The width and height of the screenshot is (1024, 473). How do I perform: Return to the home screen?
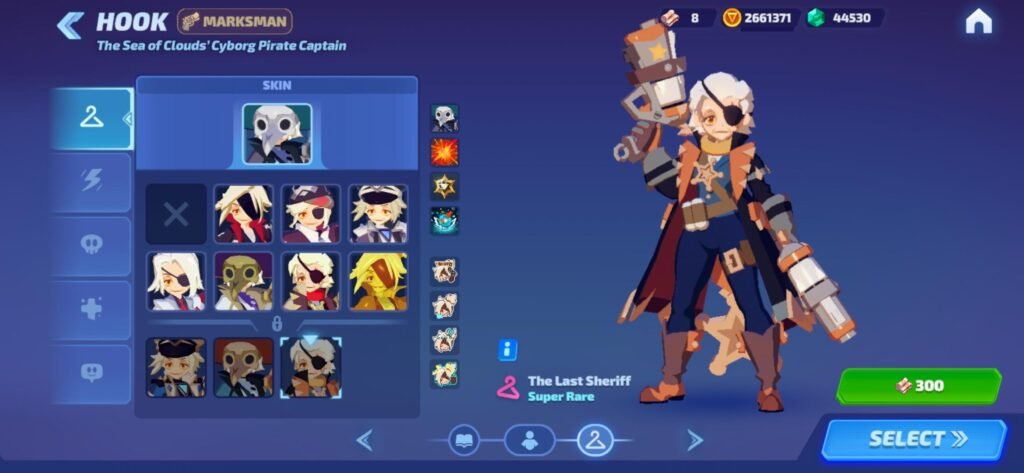pyautogui.click(x=978, y=22)
